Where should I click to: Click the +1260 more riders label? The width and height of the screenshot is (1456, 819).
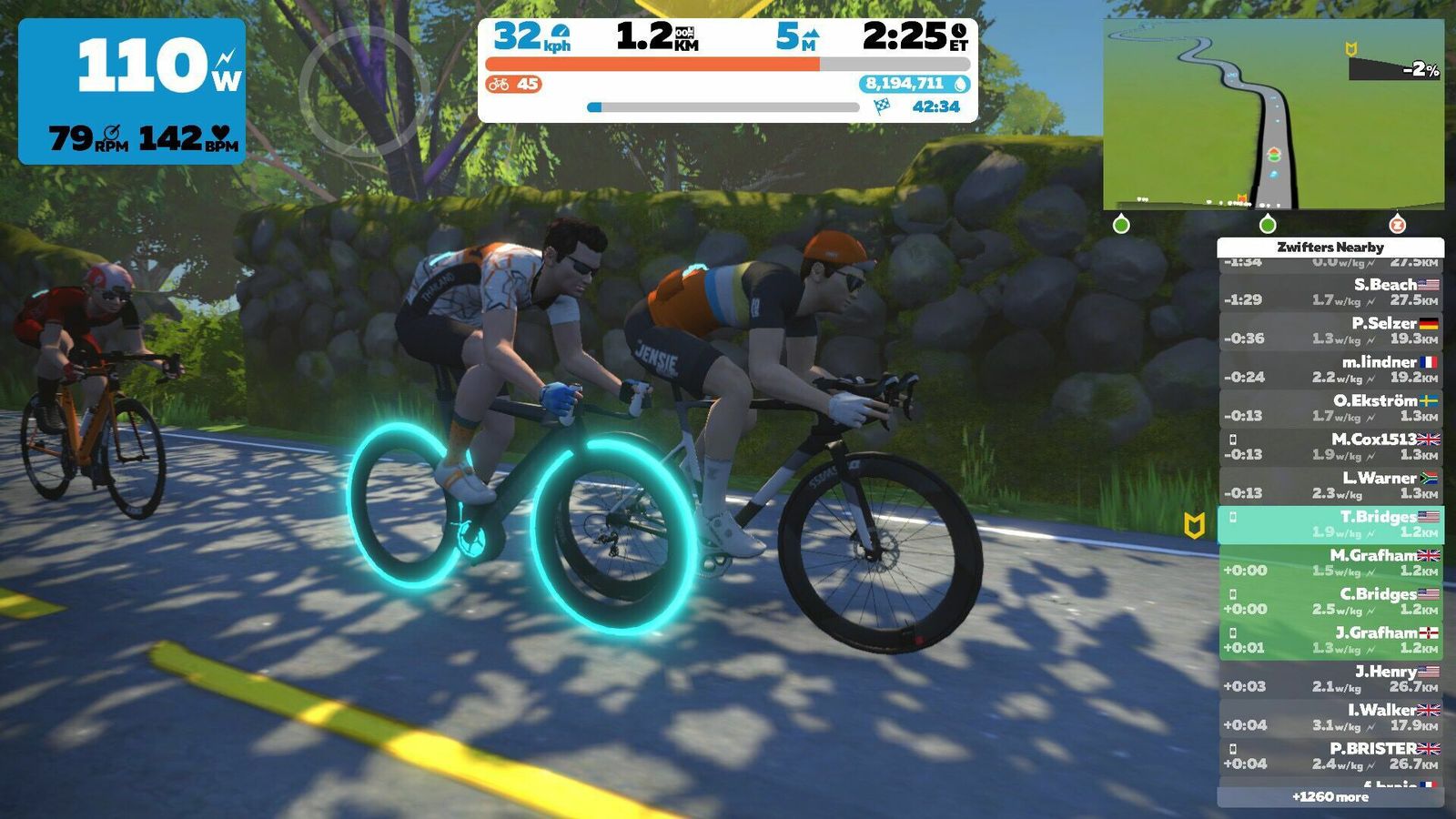(x=1330, y=797)
